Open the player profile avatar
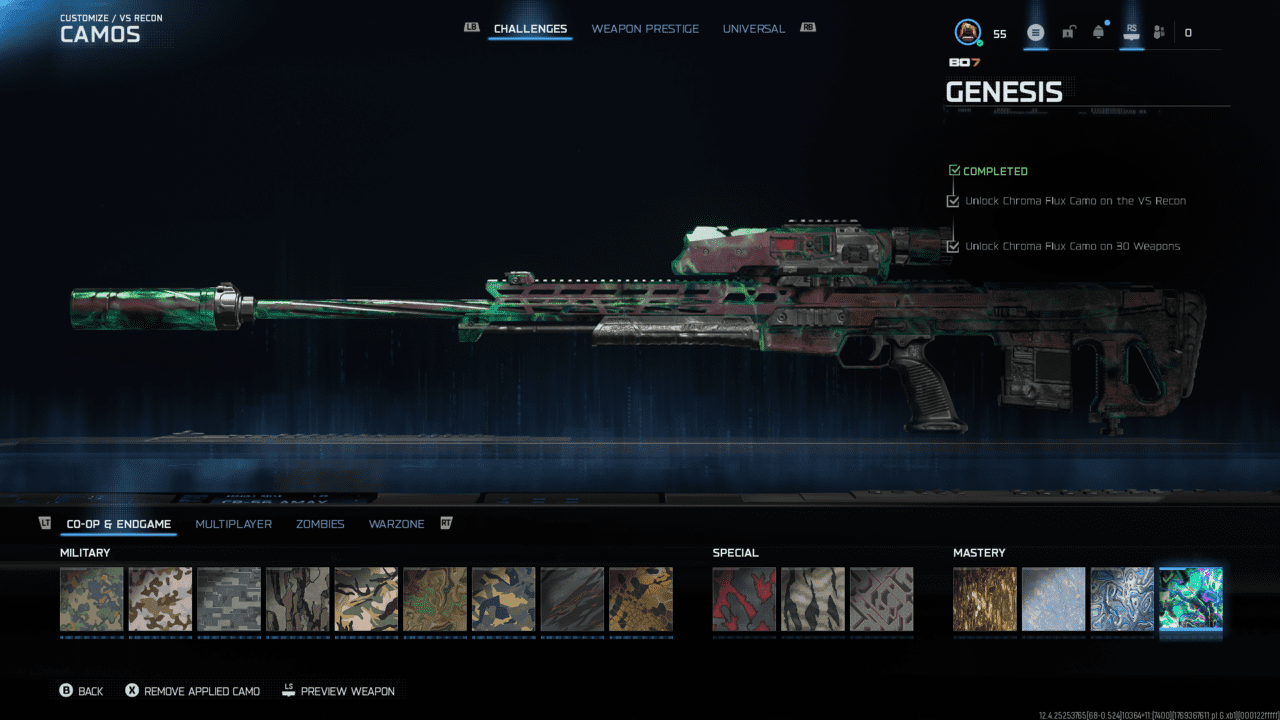 (967, 33)
